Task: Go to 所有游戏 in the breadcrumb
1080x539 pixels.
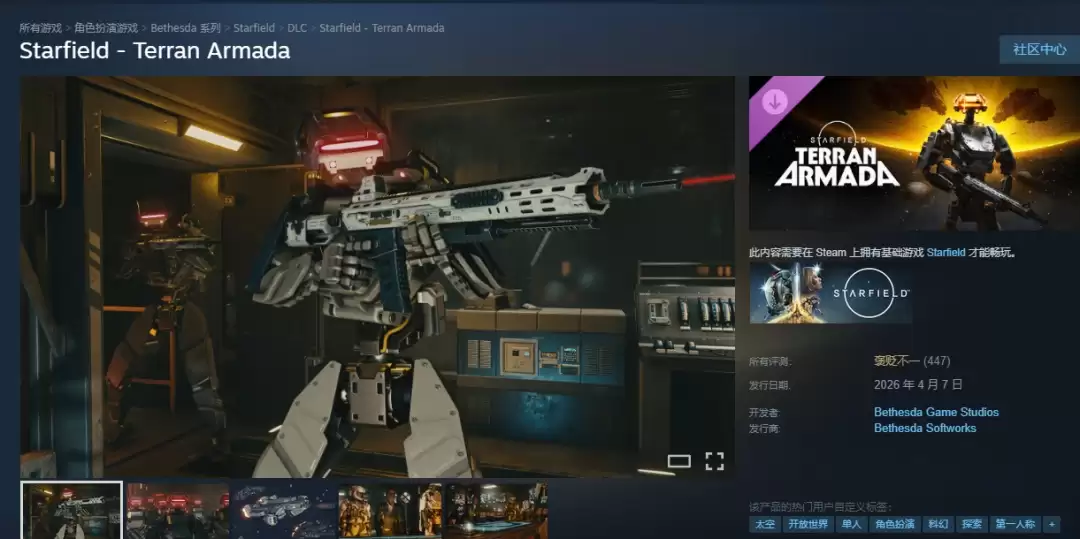Action: (x=40, y=28)
